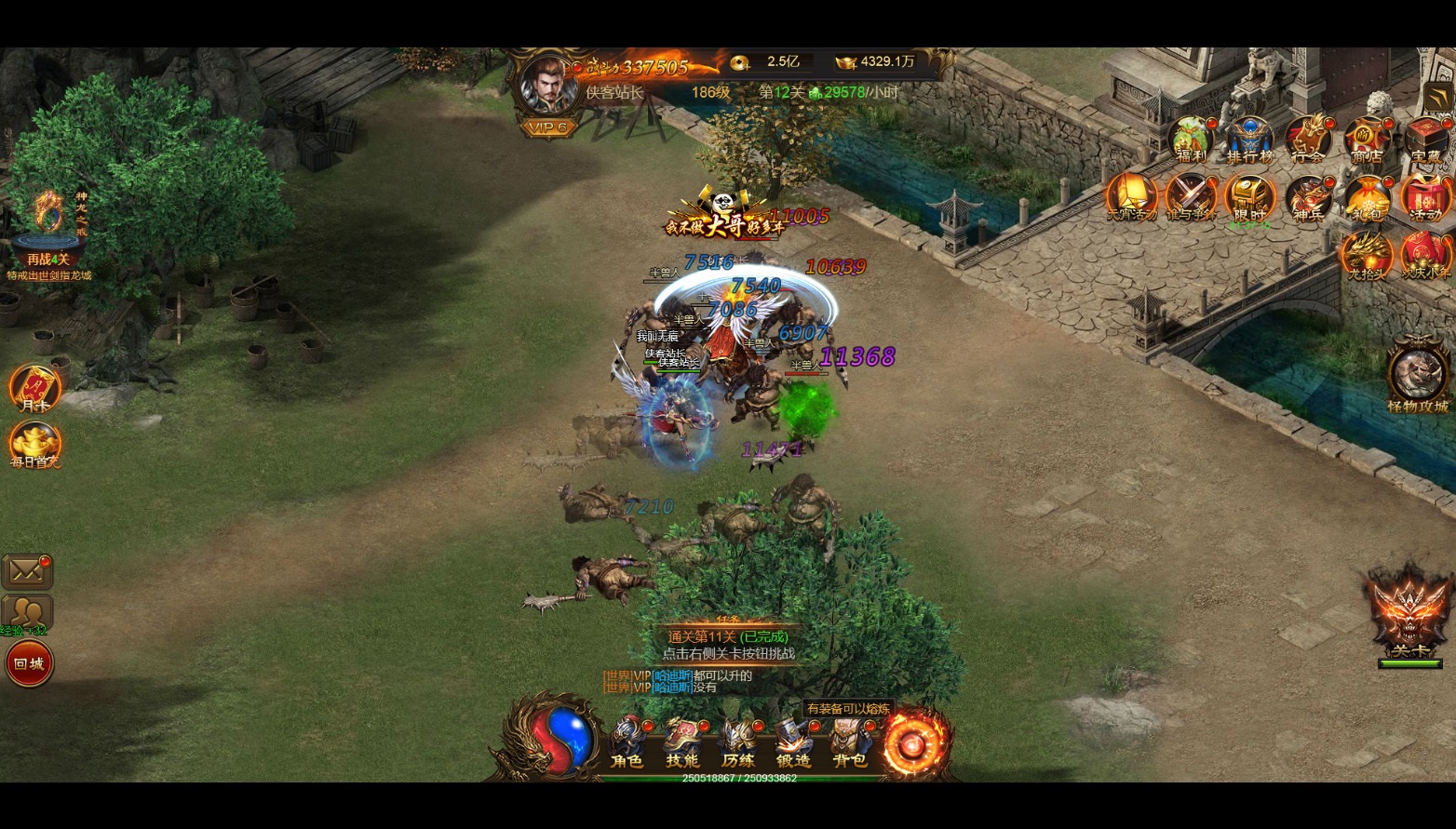Collapse the top-right icon menu arrow
Screen dimensions: 1456x829
(x=1437, y=98)
